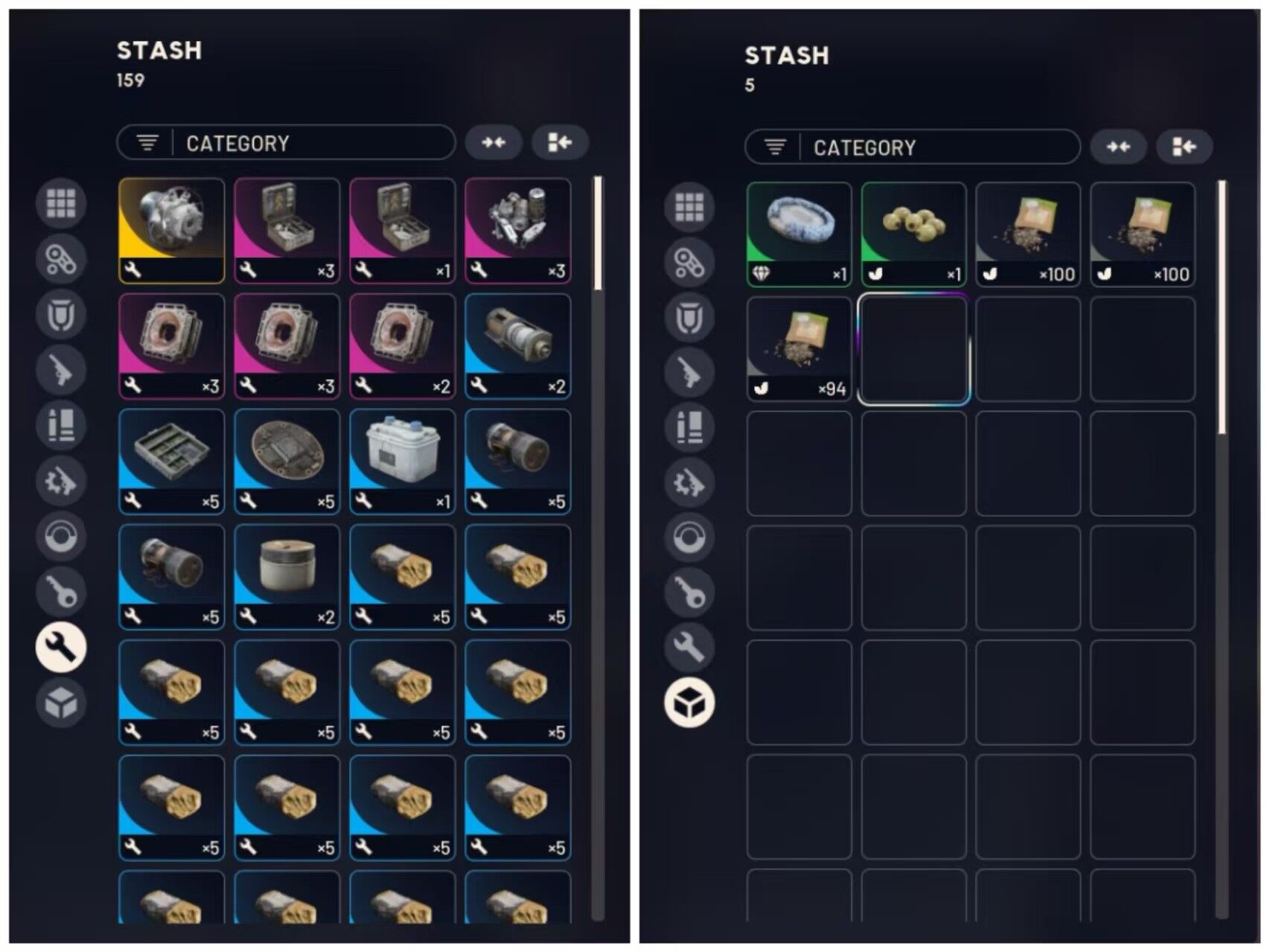The height and width of the screenshot is (952, 1270).
Task: Open Category dropdown in the 5-item stash
Action: [912, 147]
